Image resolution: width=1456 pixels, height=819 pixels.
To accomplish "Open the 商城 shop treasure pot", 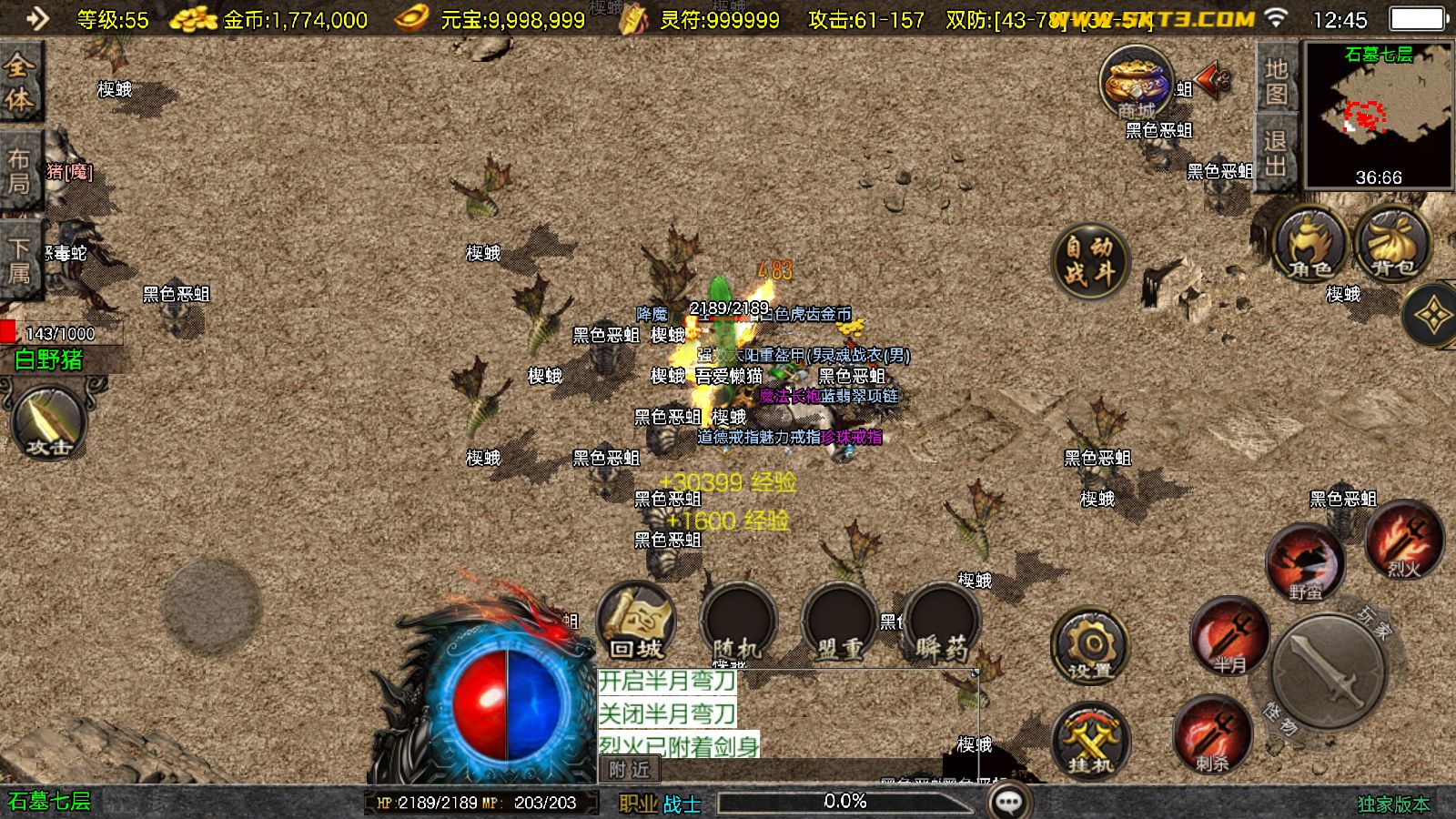I will click(1136, 83).
